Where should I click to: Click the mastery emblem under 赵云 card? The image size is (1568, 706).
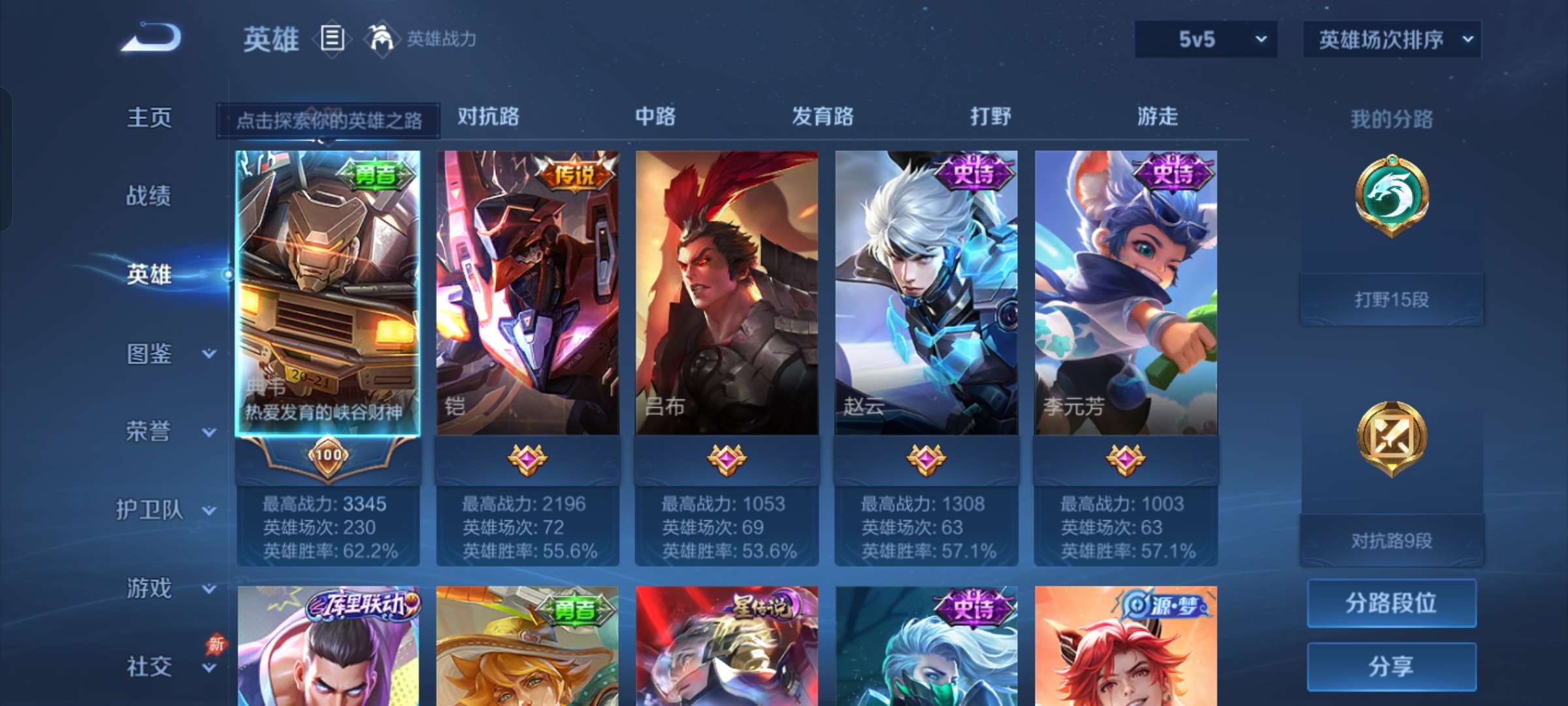pos(926,459)
